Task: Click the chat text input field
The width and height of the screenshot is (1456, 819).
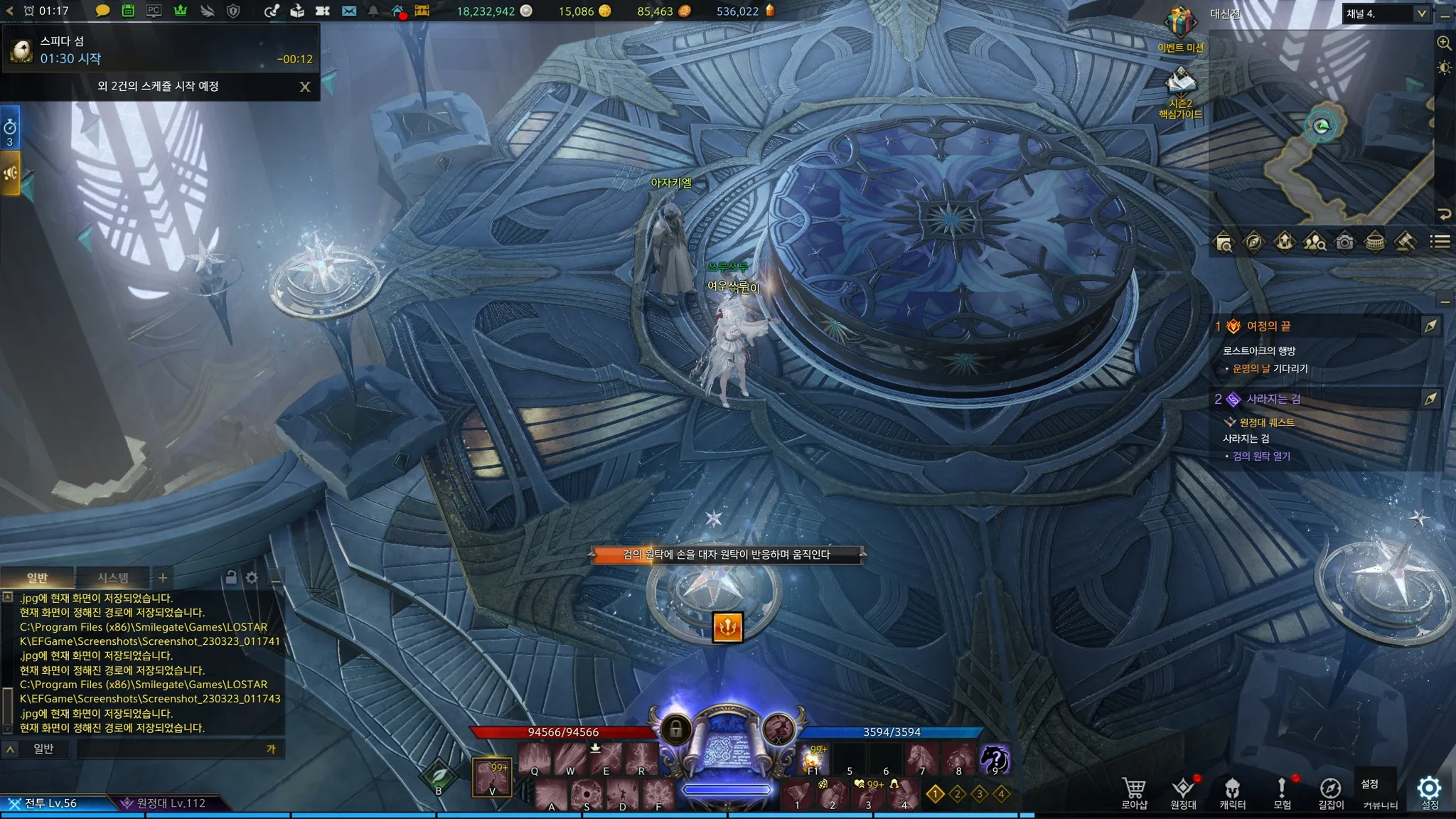Action: 171,749
